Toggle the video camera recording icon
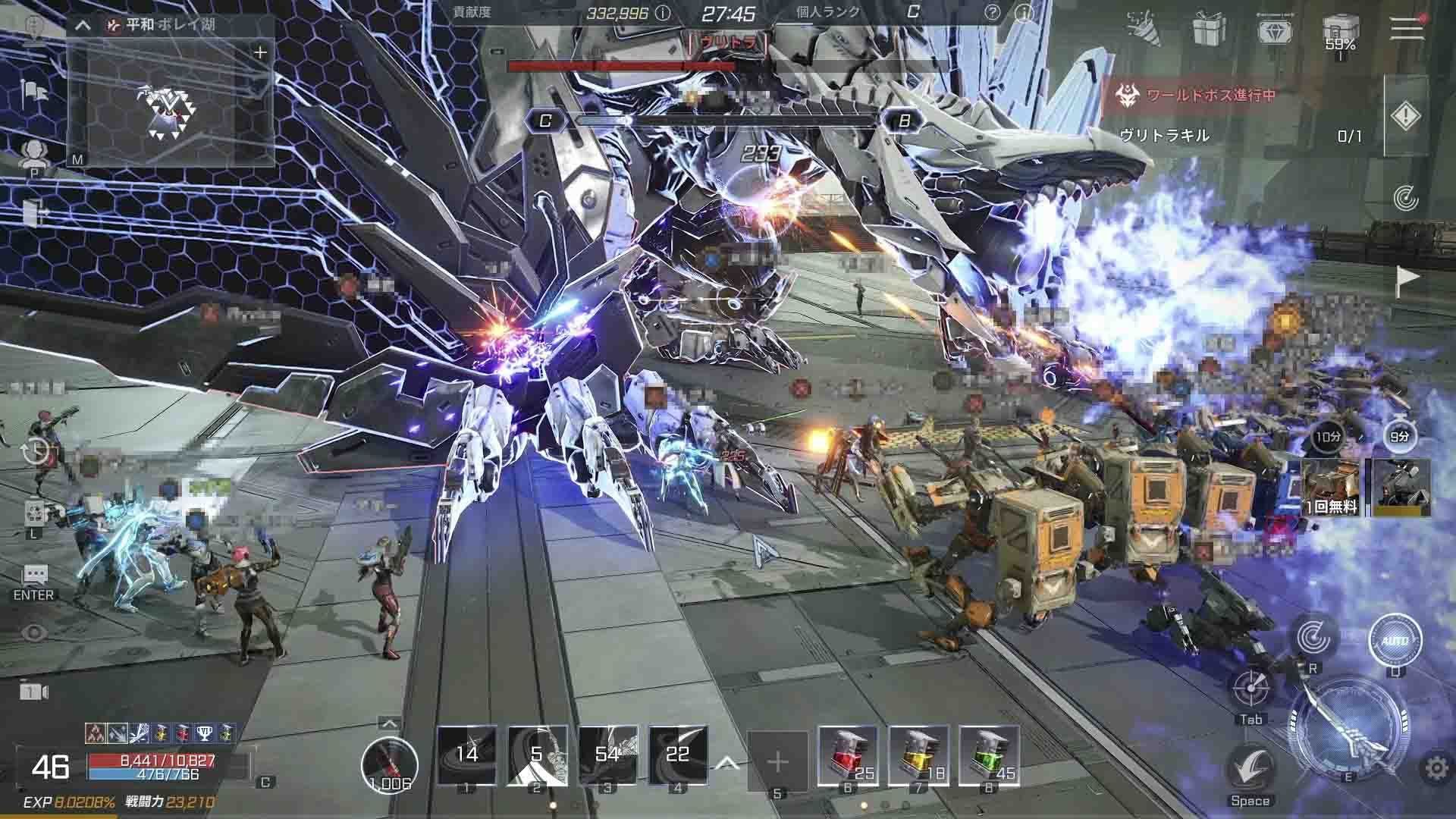The image size is (1456, 819). pos(34,692)
